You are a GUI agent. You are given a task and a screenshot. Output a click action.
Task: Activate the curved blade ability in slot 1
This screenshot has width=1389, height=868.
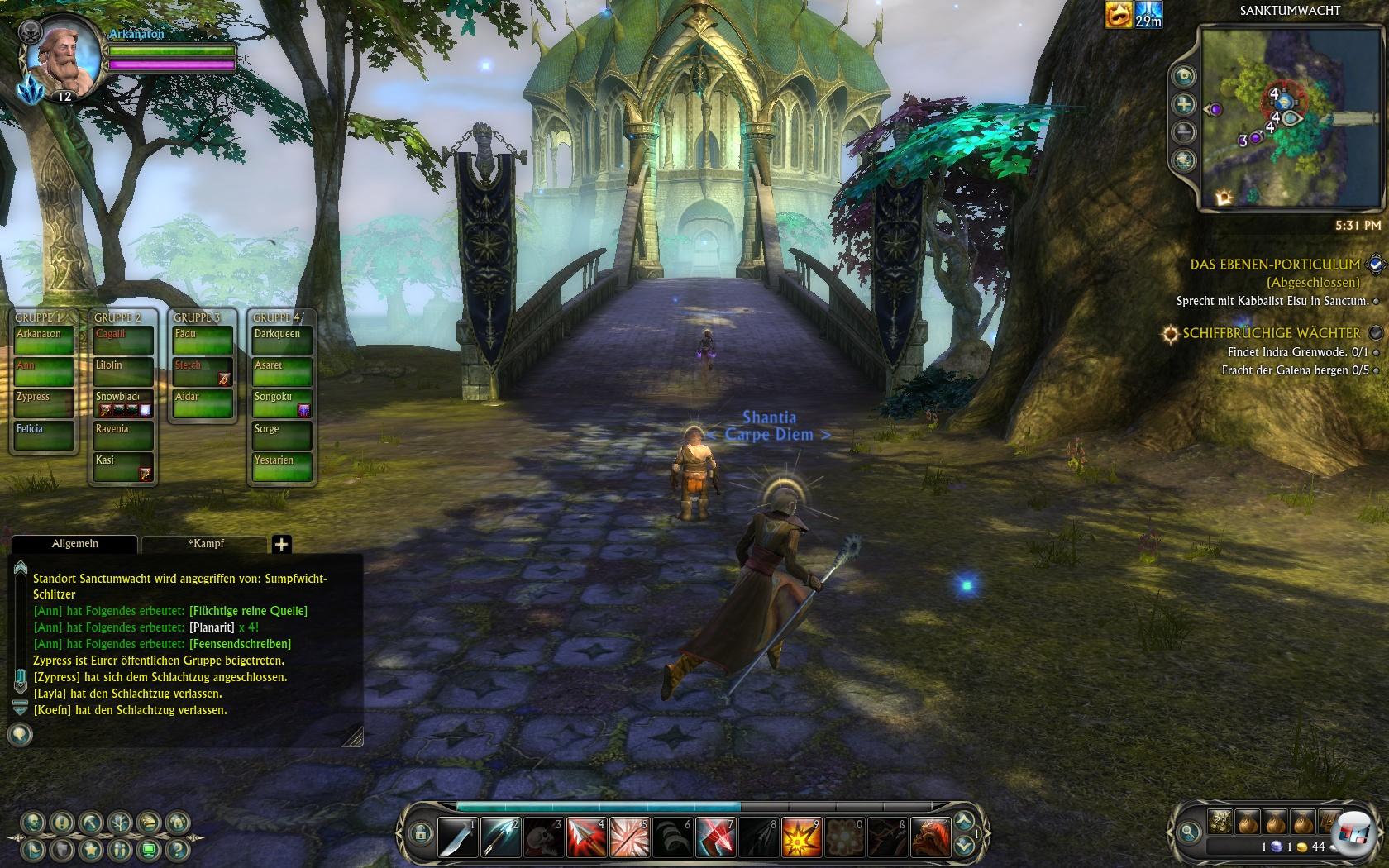click(x=457, y=837)
